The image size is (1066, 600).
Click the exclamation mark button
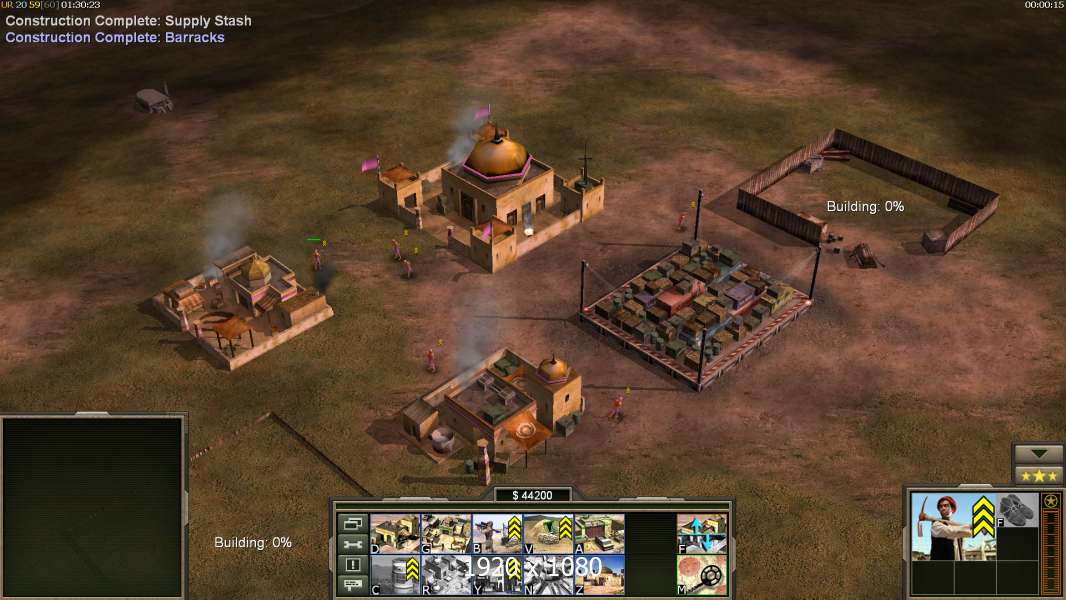click(x=352, y=565)
